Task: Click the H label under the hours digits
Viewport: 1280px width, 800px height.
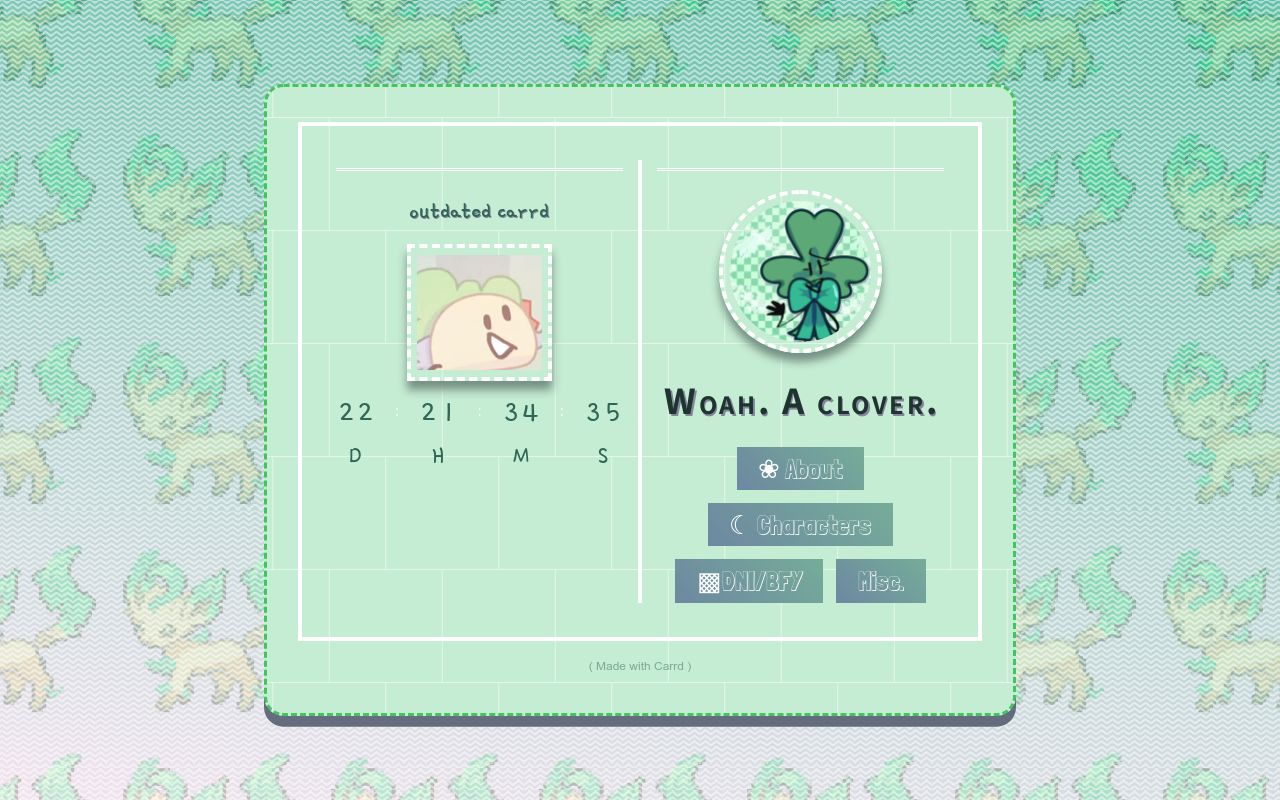Action: 437,455
